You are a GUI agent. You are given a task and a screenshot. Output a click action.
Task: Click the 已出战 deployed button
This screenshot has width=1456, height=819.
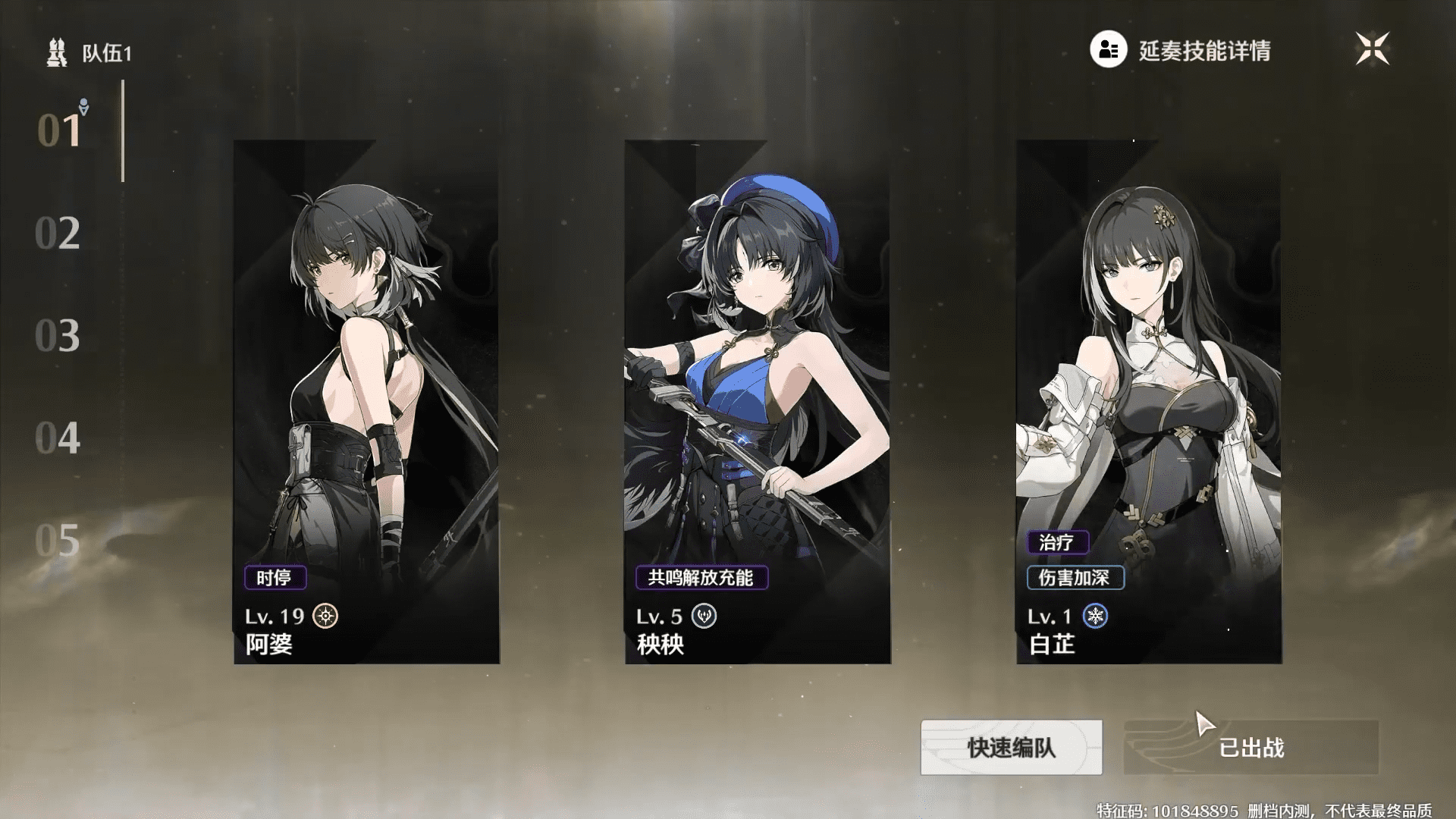tap(1250, 748)
